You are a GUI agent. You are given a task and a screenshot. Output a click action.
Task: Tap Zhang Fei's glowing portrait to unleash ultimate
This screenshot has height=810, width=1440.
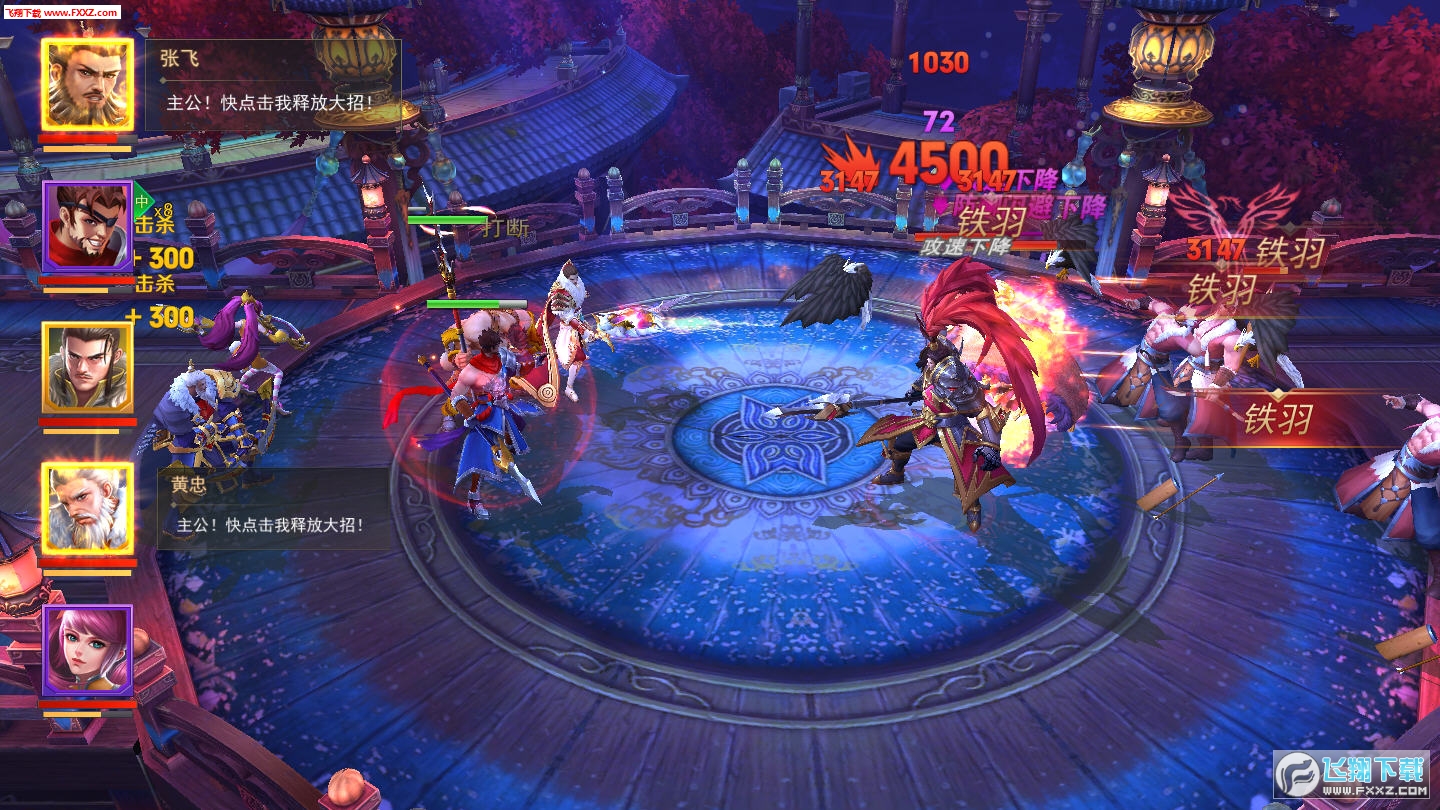(x=88, y=85)
